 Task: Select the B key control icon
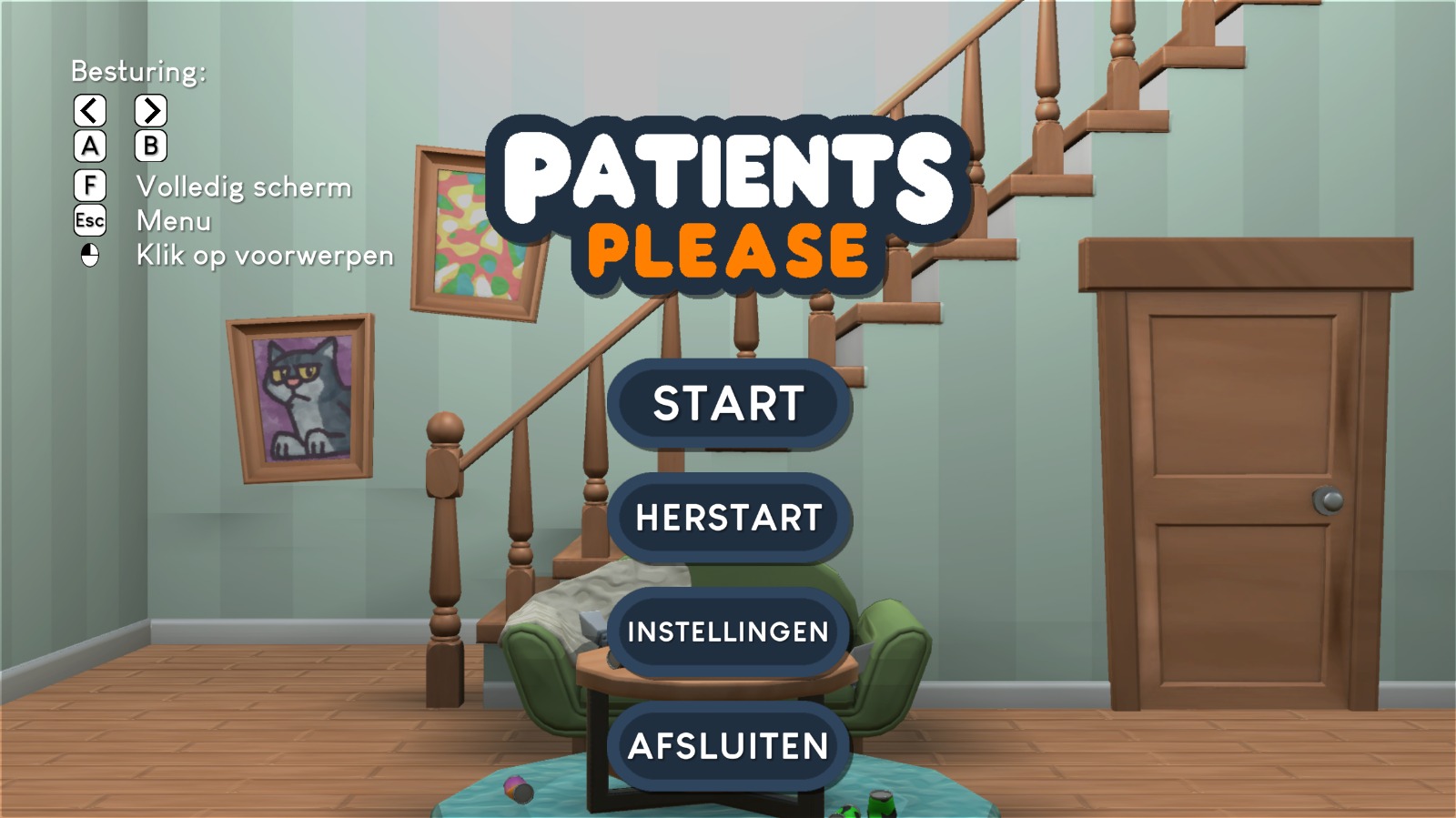[153, 146]
